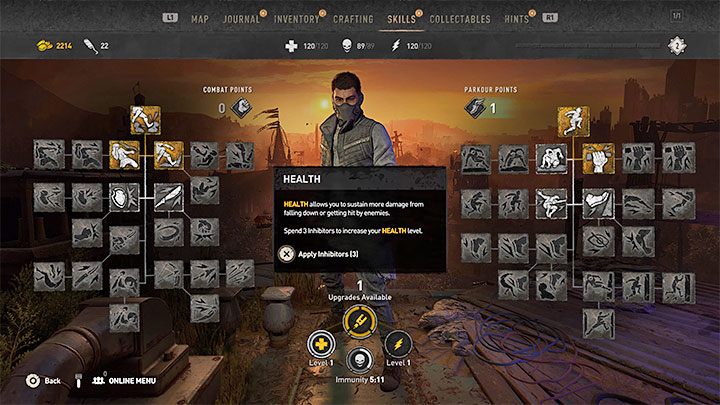720x405 pixels.
Task: Open the Journal tab
Action: [241, 18]
